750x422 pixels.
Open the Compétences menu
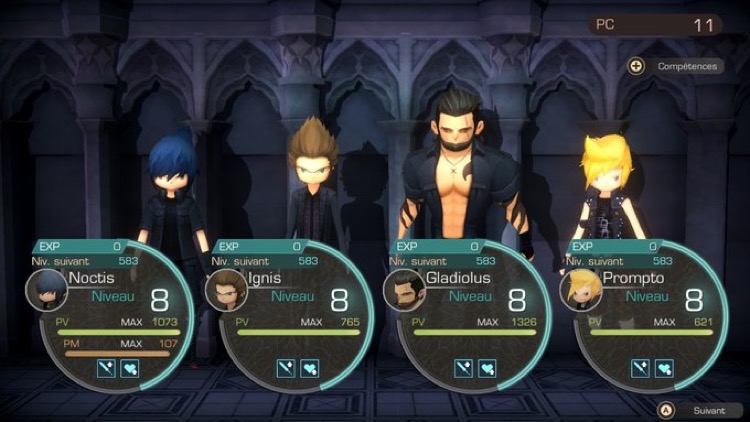point(676,66)
